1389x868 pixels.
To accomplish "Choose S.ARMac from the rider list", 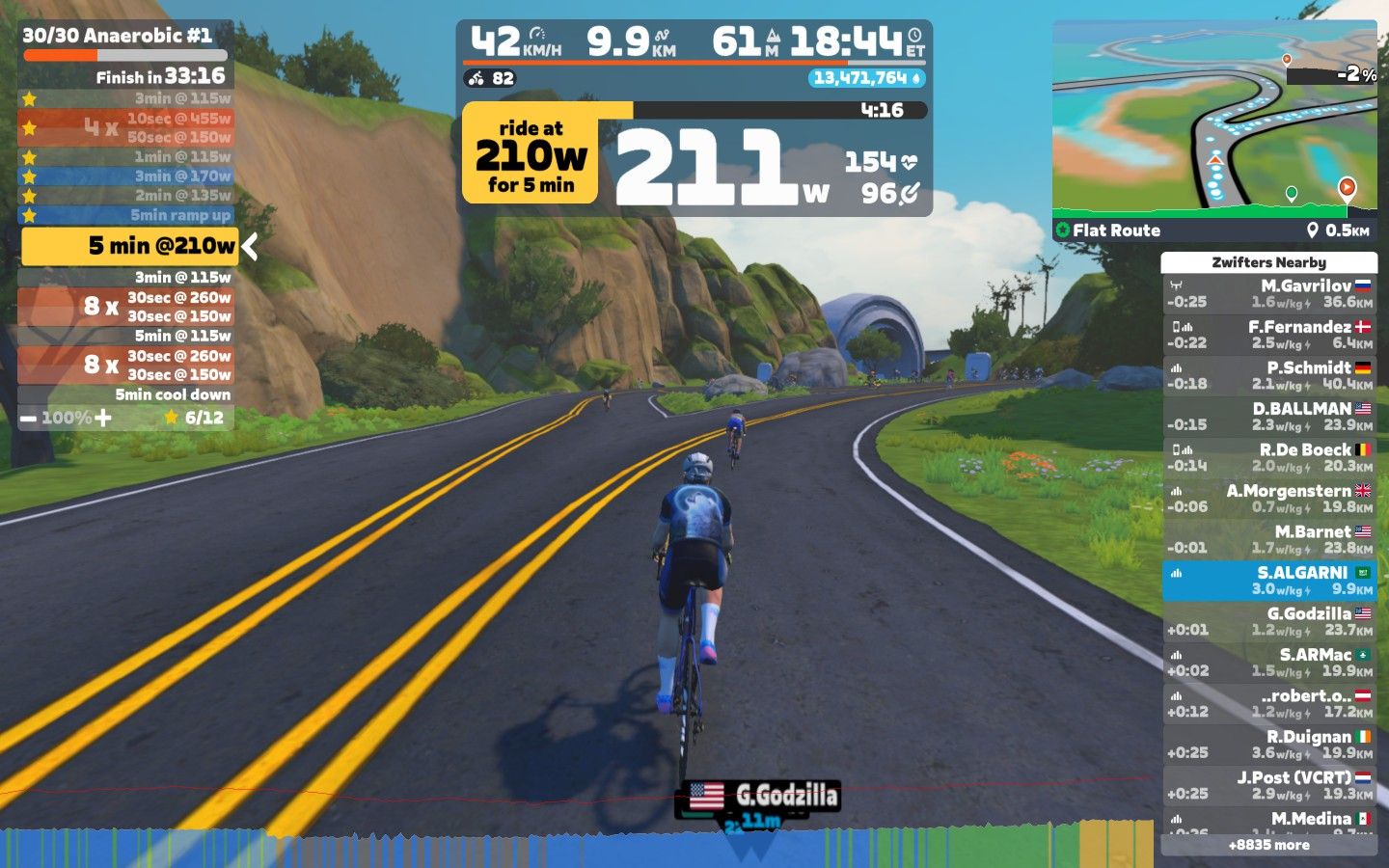I will (1268, 663).
